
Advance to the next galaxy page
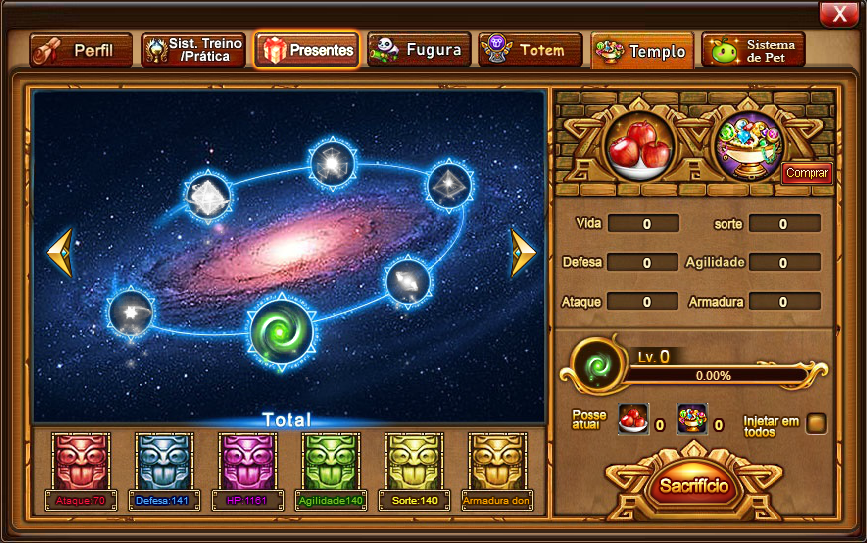(524, 252)
